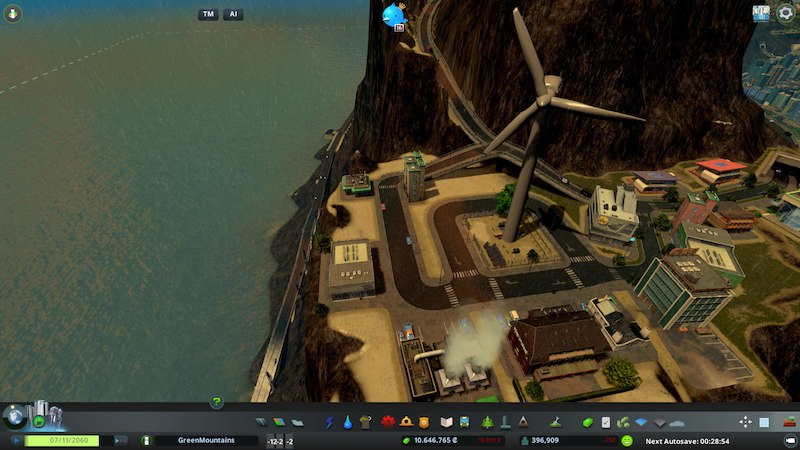The height and width of the screenshot is (450, 800).
Task: Toggle the play/pause simulation button
Action: pyautogui.click(x=14, y=440)
